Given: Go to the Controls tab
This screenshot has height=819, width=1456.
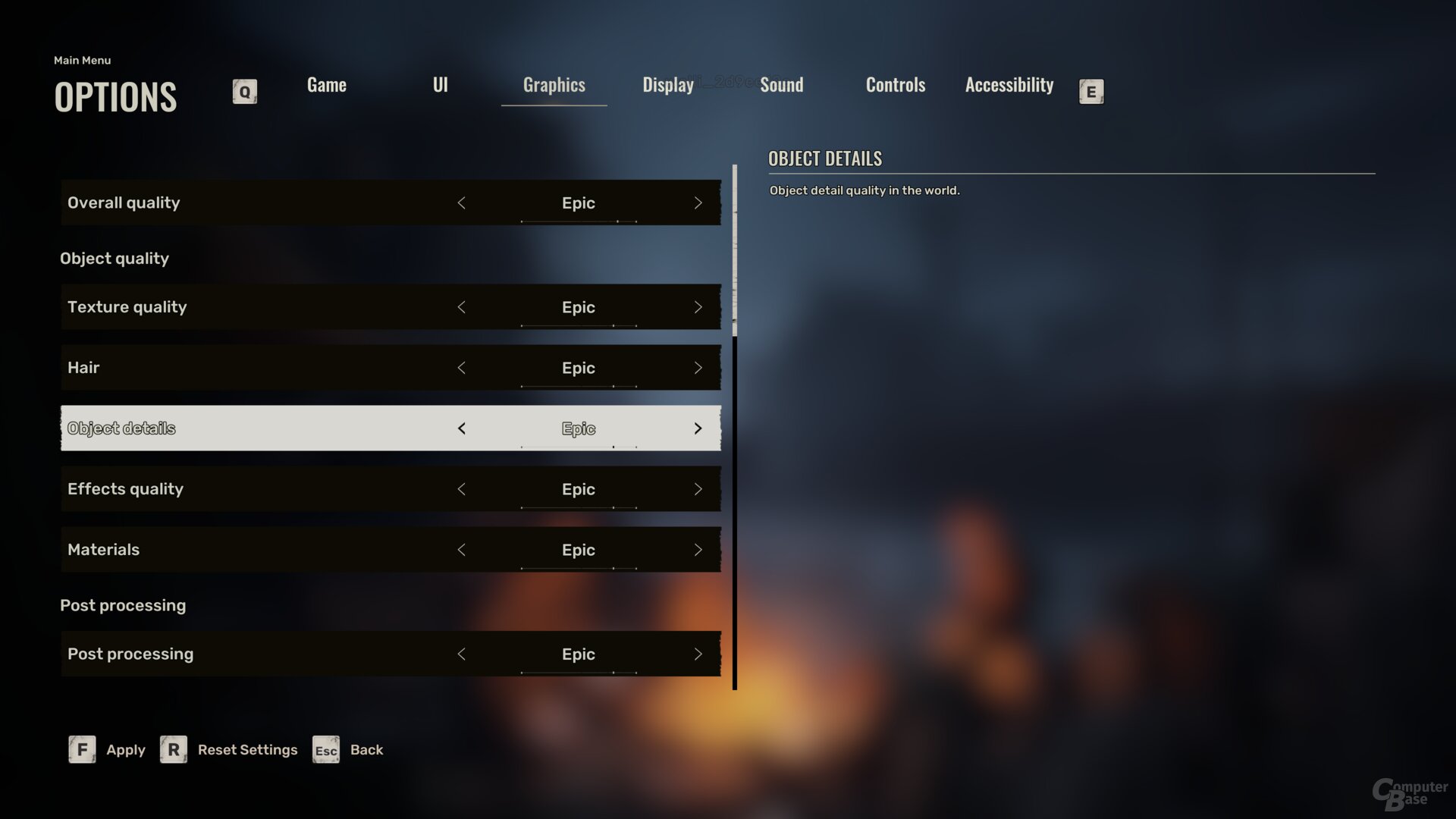Looking at the screenshot, I should pos(896,85).
